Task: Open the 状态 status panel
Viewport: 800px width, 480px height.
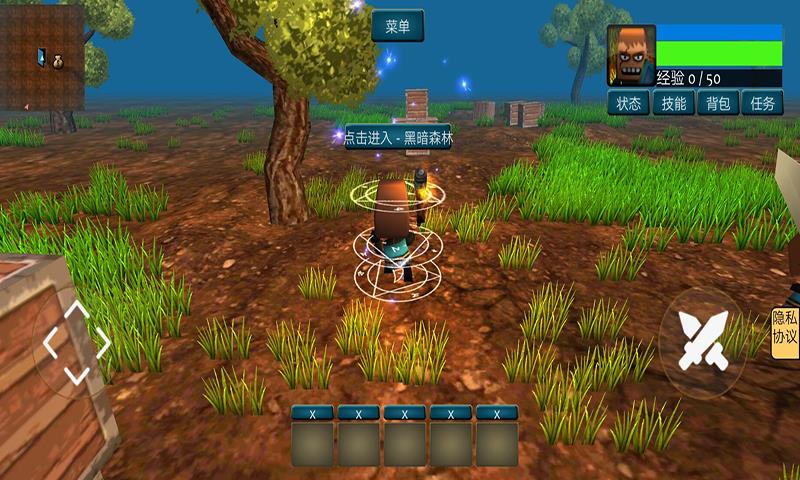Action: (x=627, y=102)
